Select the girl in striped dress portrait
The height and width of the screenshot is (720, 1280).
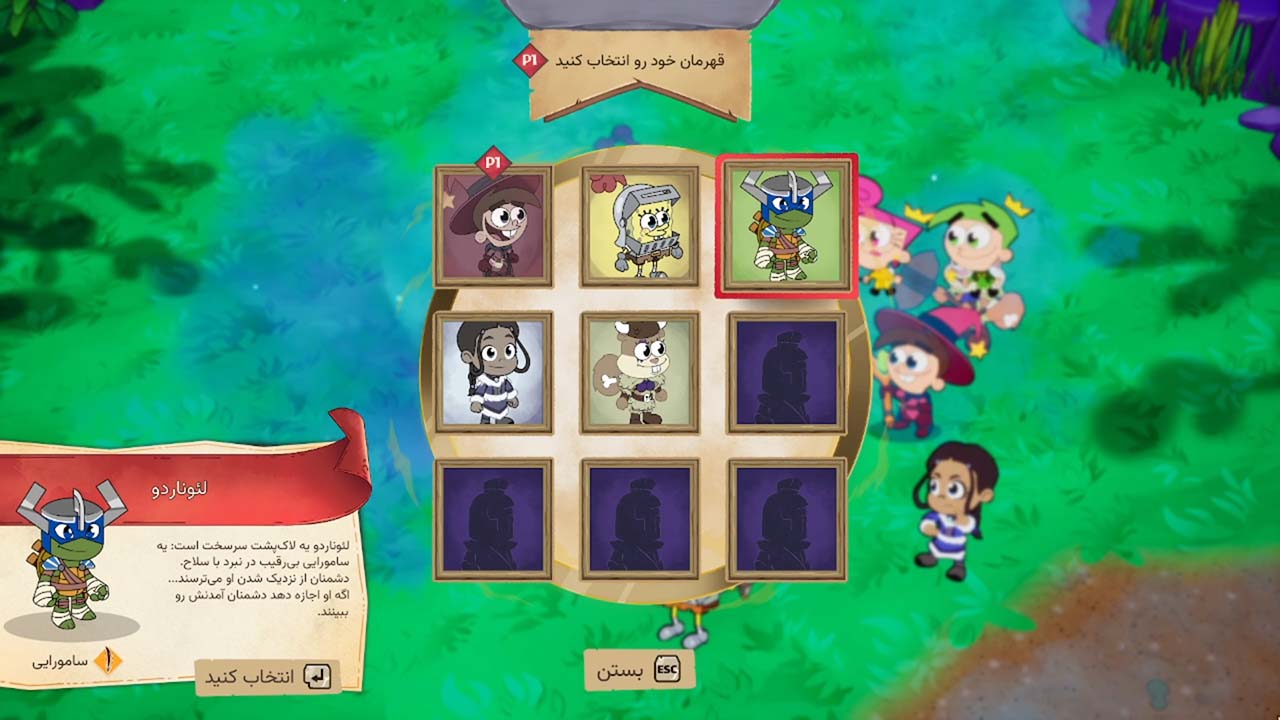[493, 372]
